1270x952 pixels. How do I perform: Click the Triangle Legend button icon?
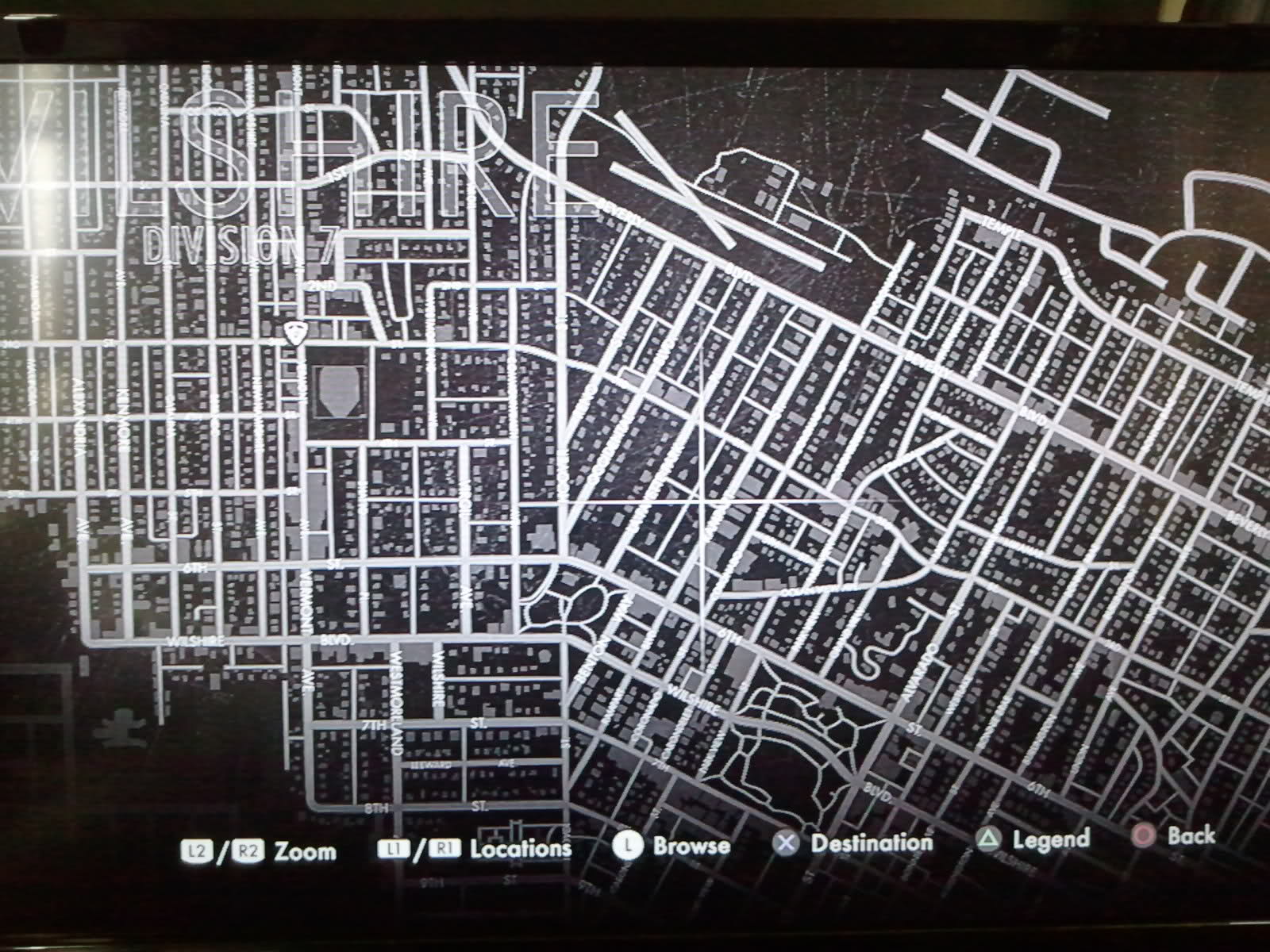point(987,841)
